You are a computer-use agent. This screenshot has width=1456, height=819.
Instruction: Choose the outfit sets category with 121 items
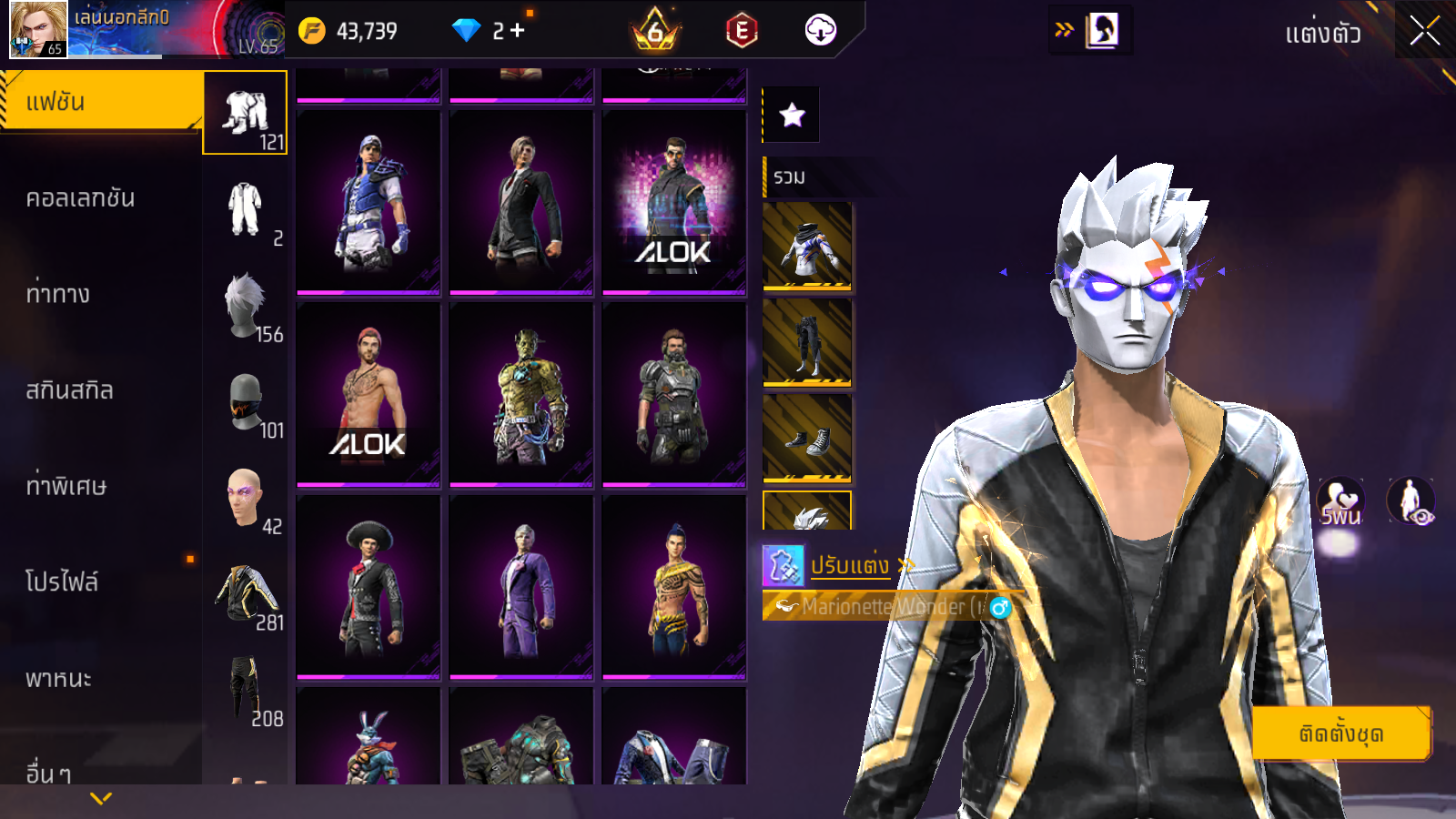[246, 114]
